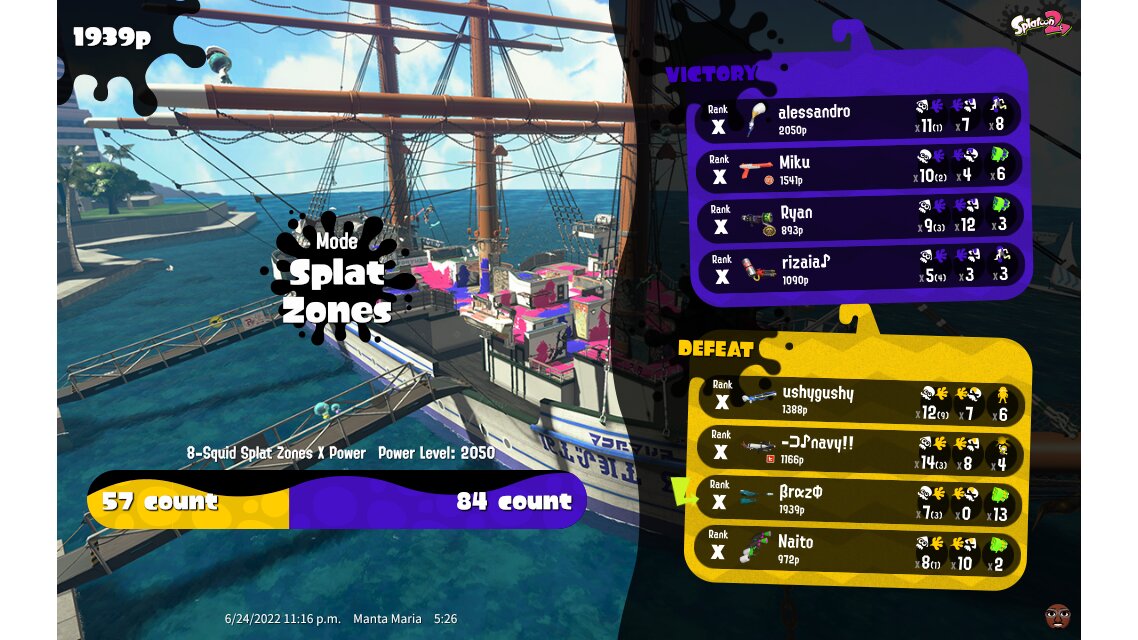1138x640 pixels.
Task: Select the βrαzΦ player row
Action: pyautogui.click(x=858, y=500)
